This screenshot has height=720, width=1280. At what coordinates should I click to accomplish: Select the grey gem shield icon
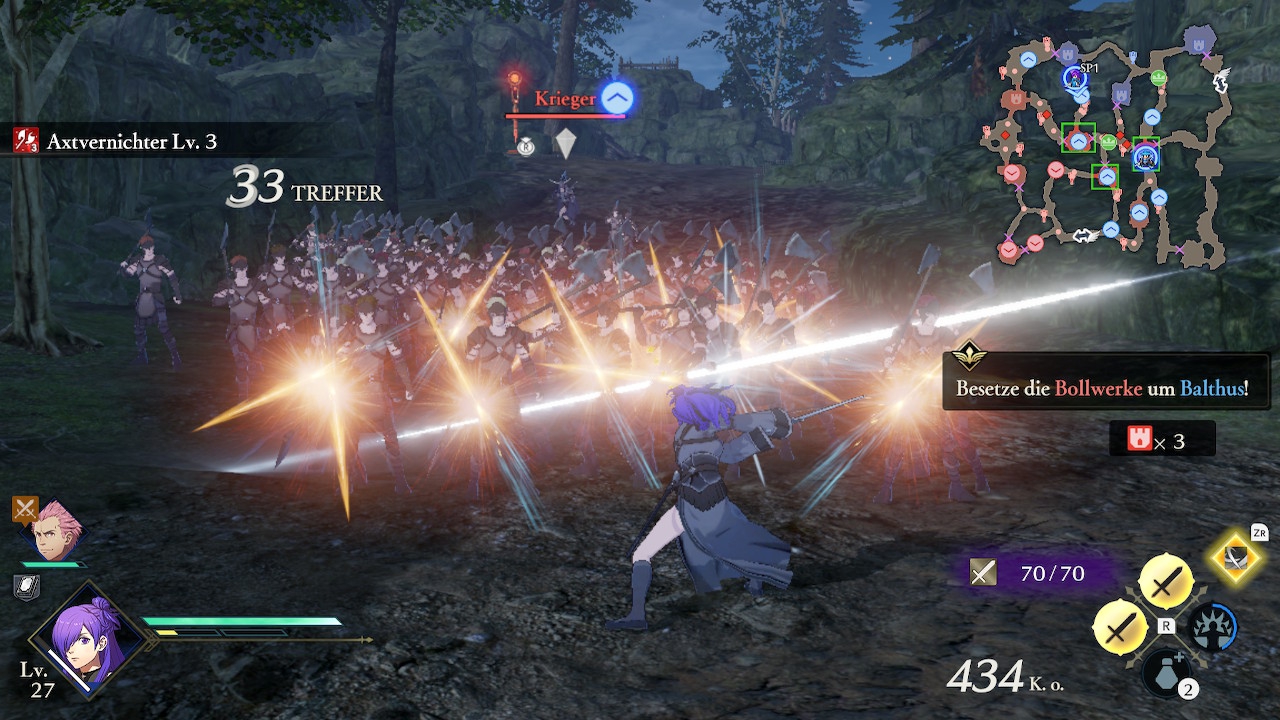click(566, 143)
